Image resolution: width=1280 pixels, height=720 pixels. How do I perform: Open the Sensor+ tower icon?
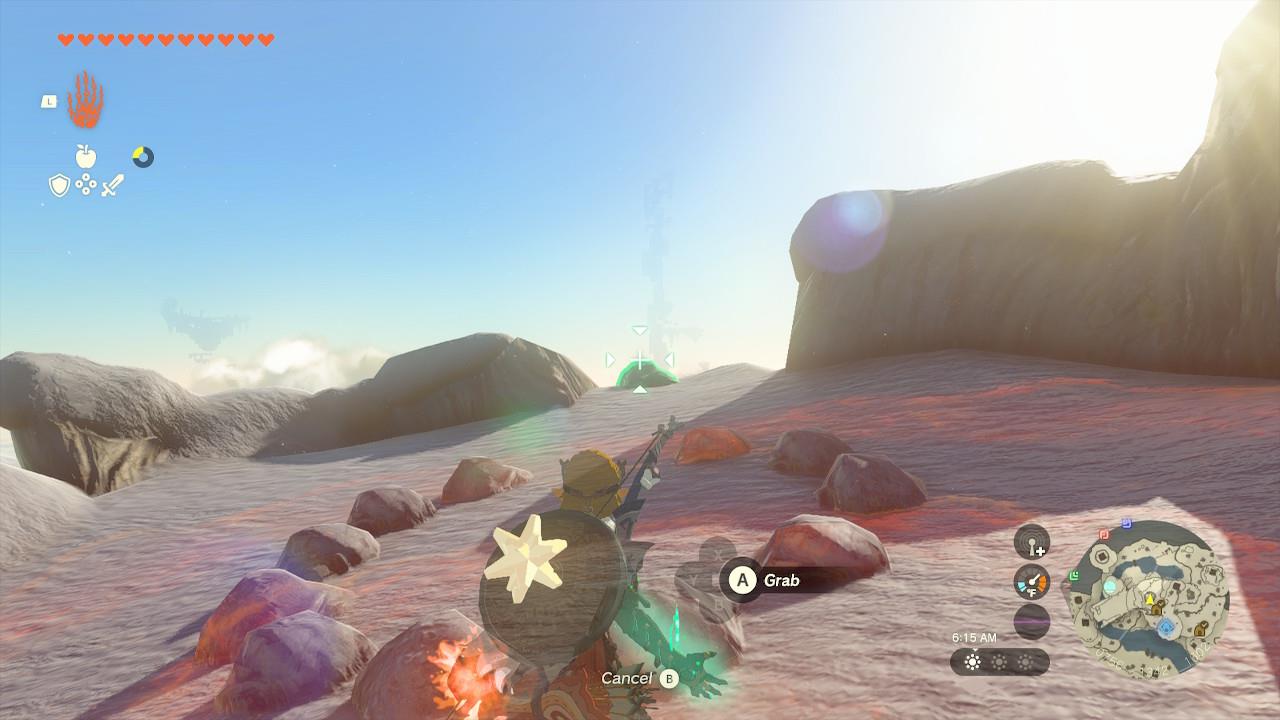point(1031,543)
